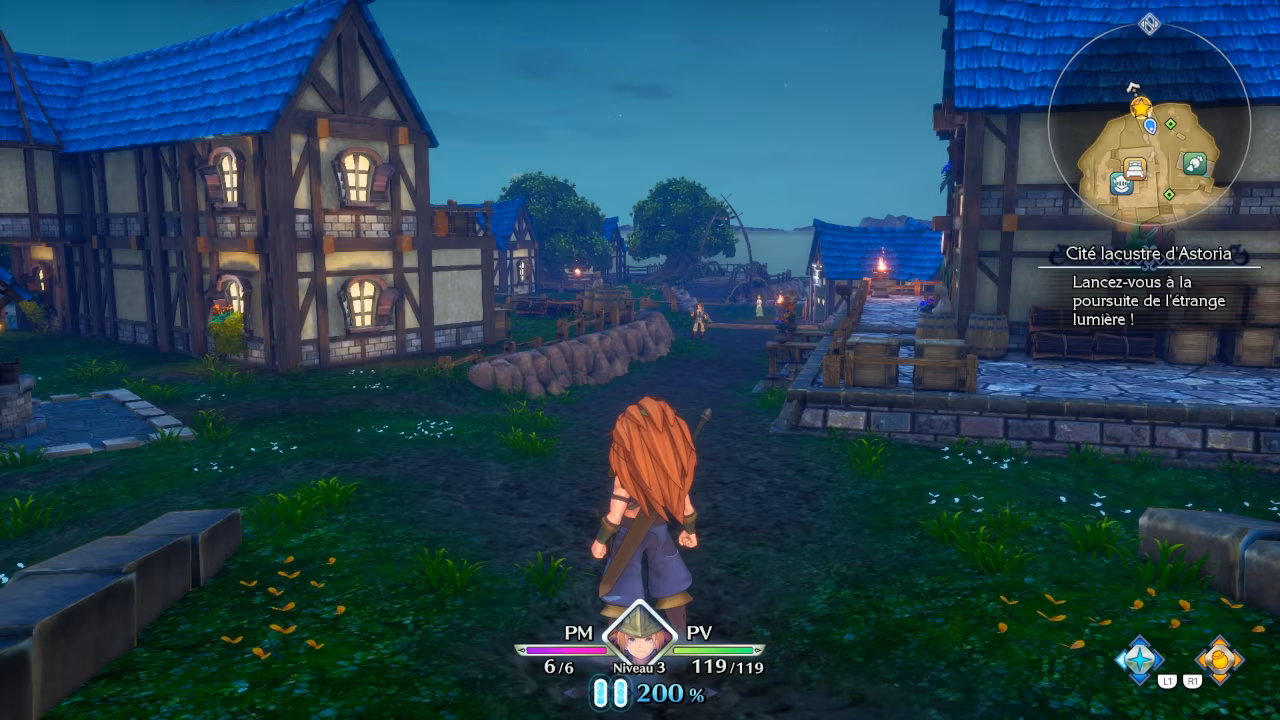Open the strange light pursuit quest objective
Image resolution: width=1280 pixels, height=720 pixels.
(1148, 300)
